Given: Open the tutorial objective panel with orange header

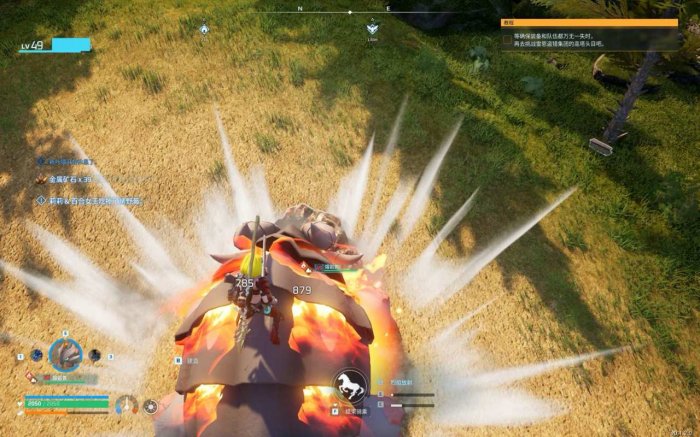Looking at the screenshot, I should 589,21.
